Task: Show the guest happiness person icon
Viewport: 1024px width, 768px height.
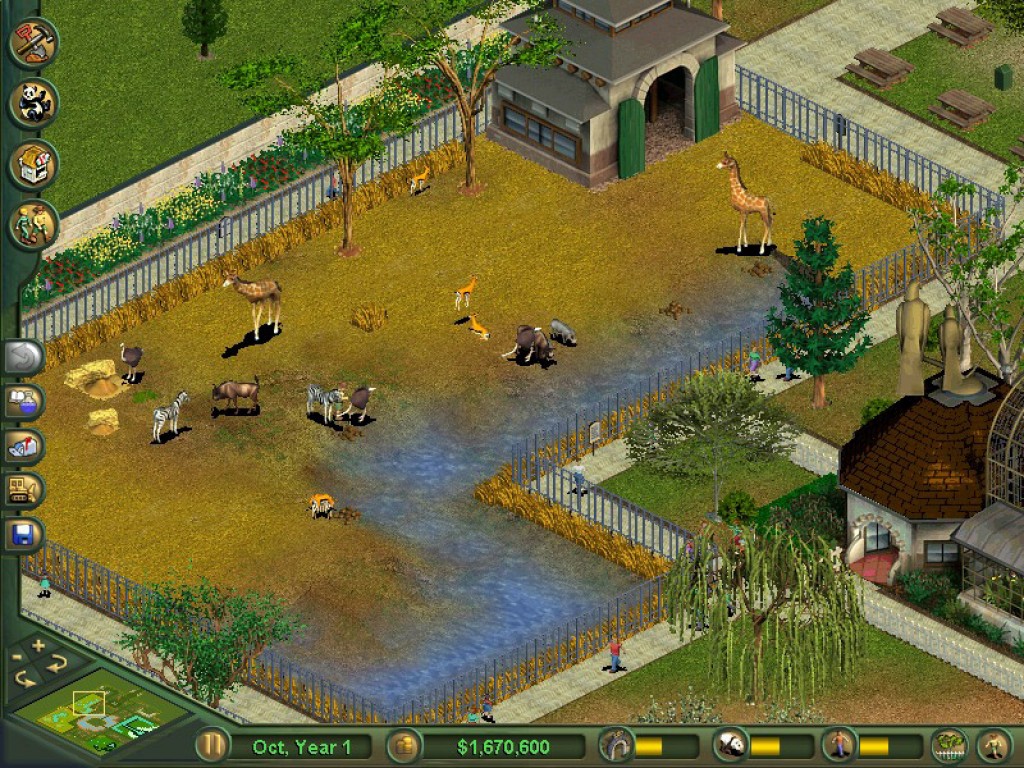Action: [x=840, y=746]
